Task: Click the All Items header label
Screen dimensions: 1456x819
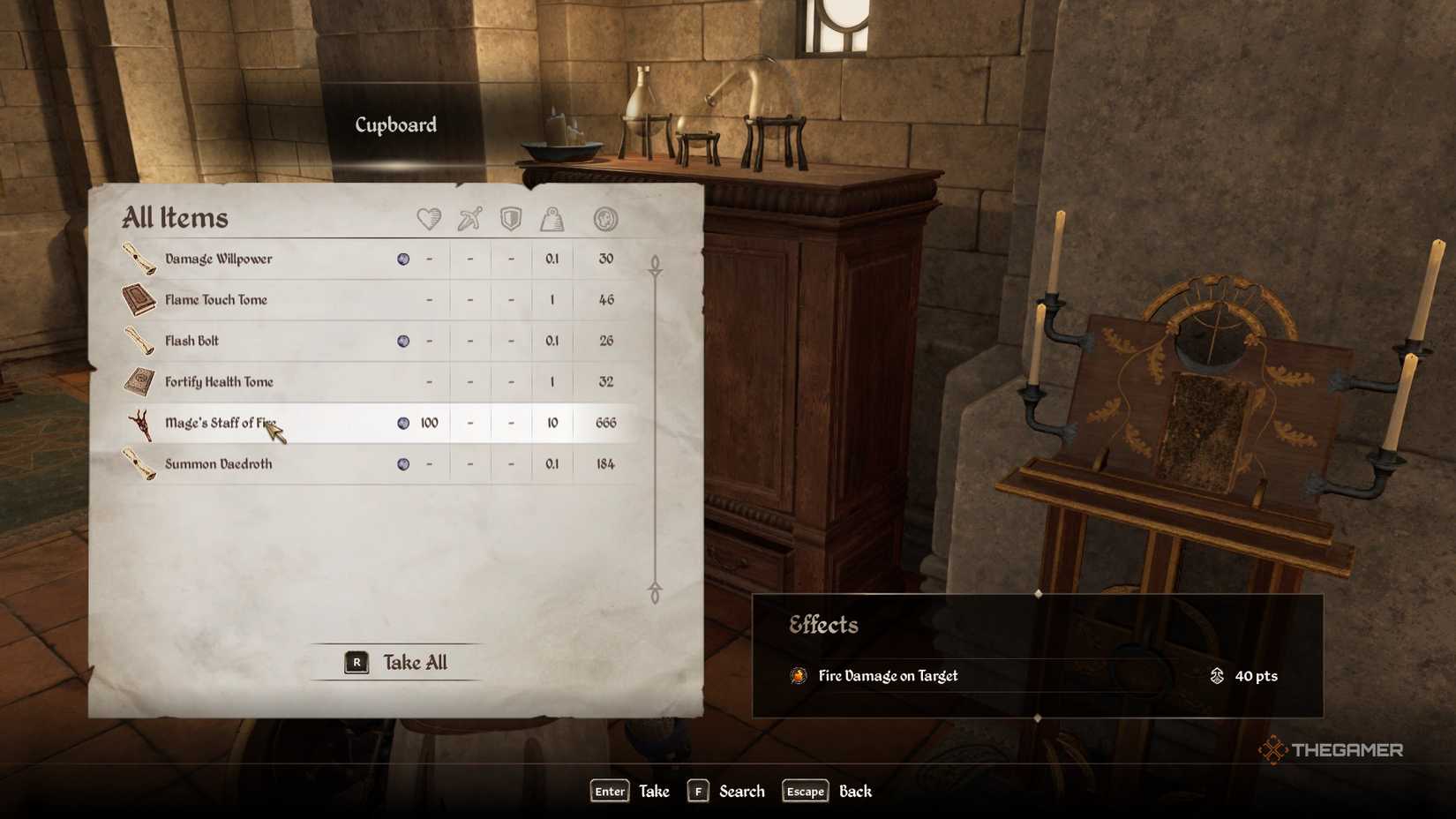Action: pyautogui.click(x=176, y=217)
